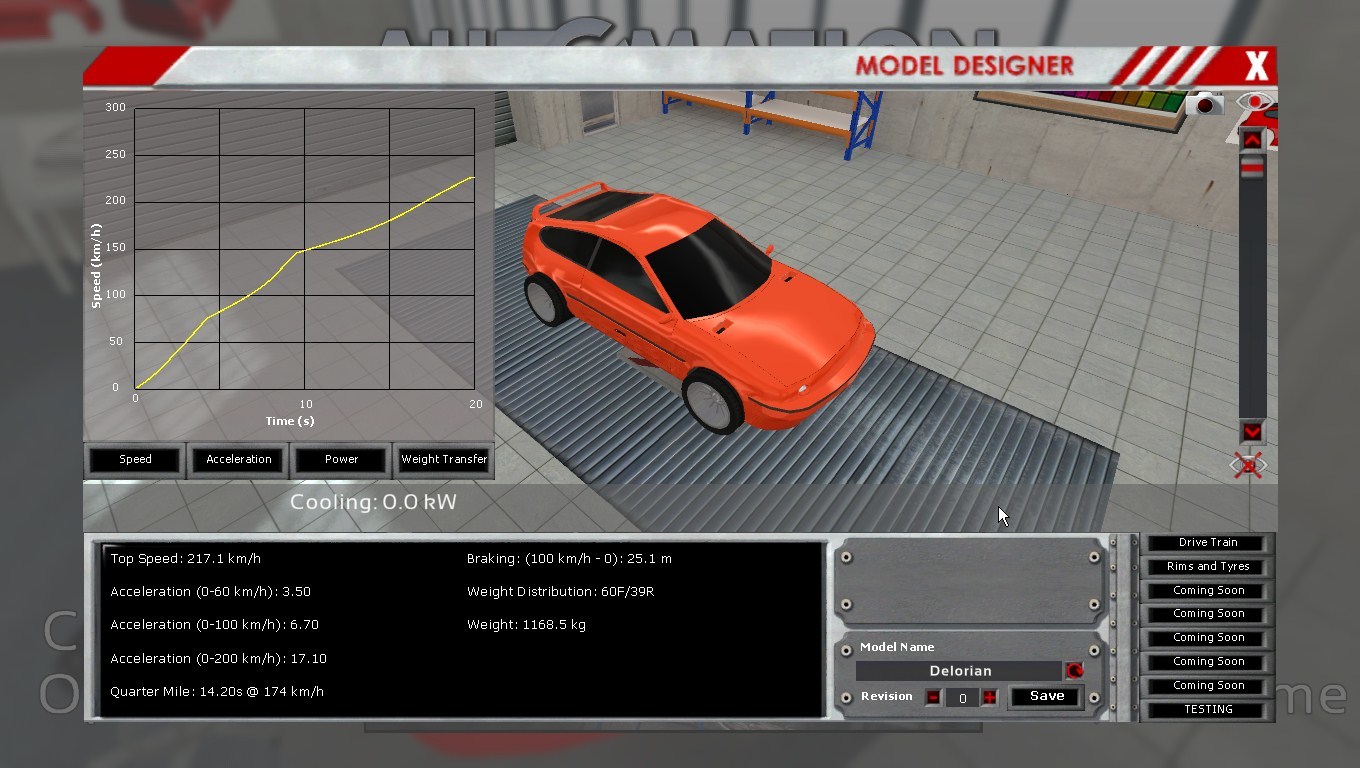Show the Speed graph

(x=135, y=460)
